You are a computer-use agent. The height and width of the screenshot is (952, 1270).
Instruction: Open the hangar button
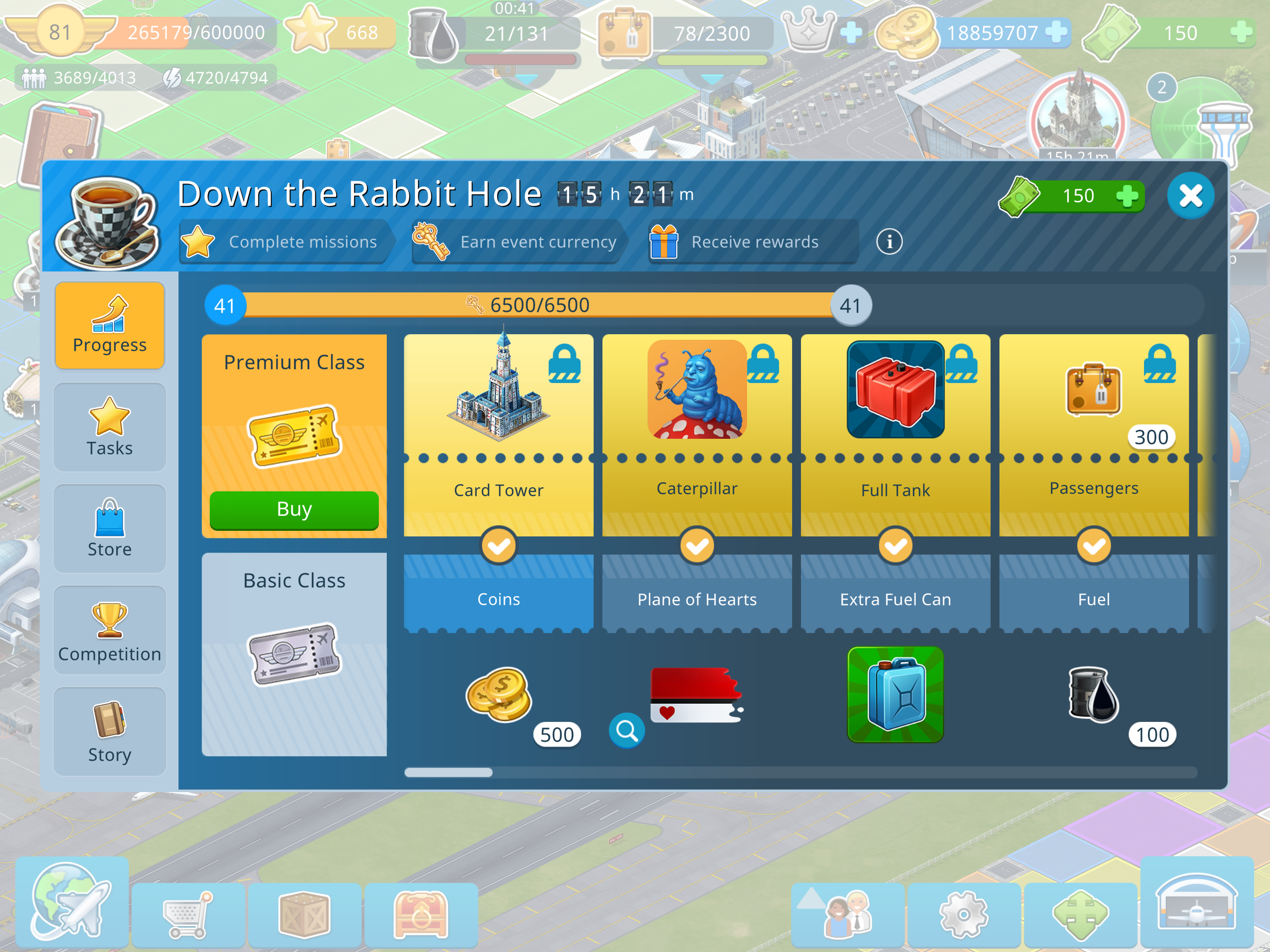[1197, 901]
